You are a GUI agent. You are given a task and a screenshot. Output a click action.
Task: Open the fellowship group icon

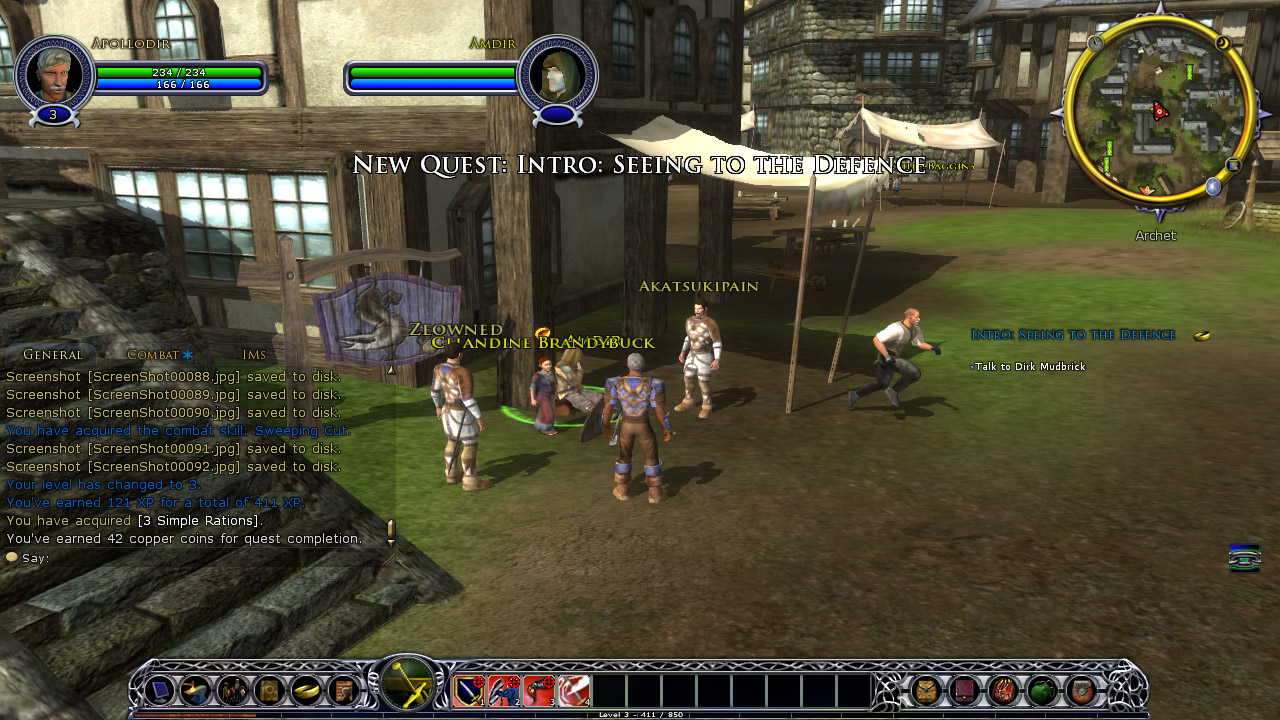(x=233, y=690)
